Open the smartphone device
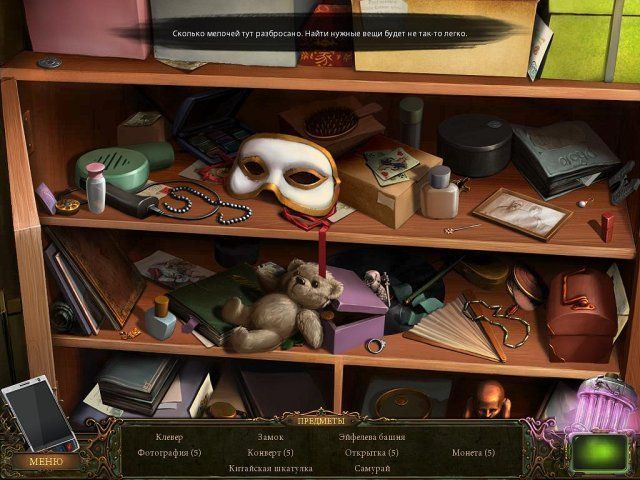640x480 pixels. (38, 412)
